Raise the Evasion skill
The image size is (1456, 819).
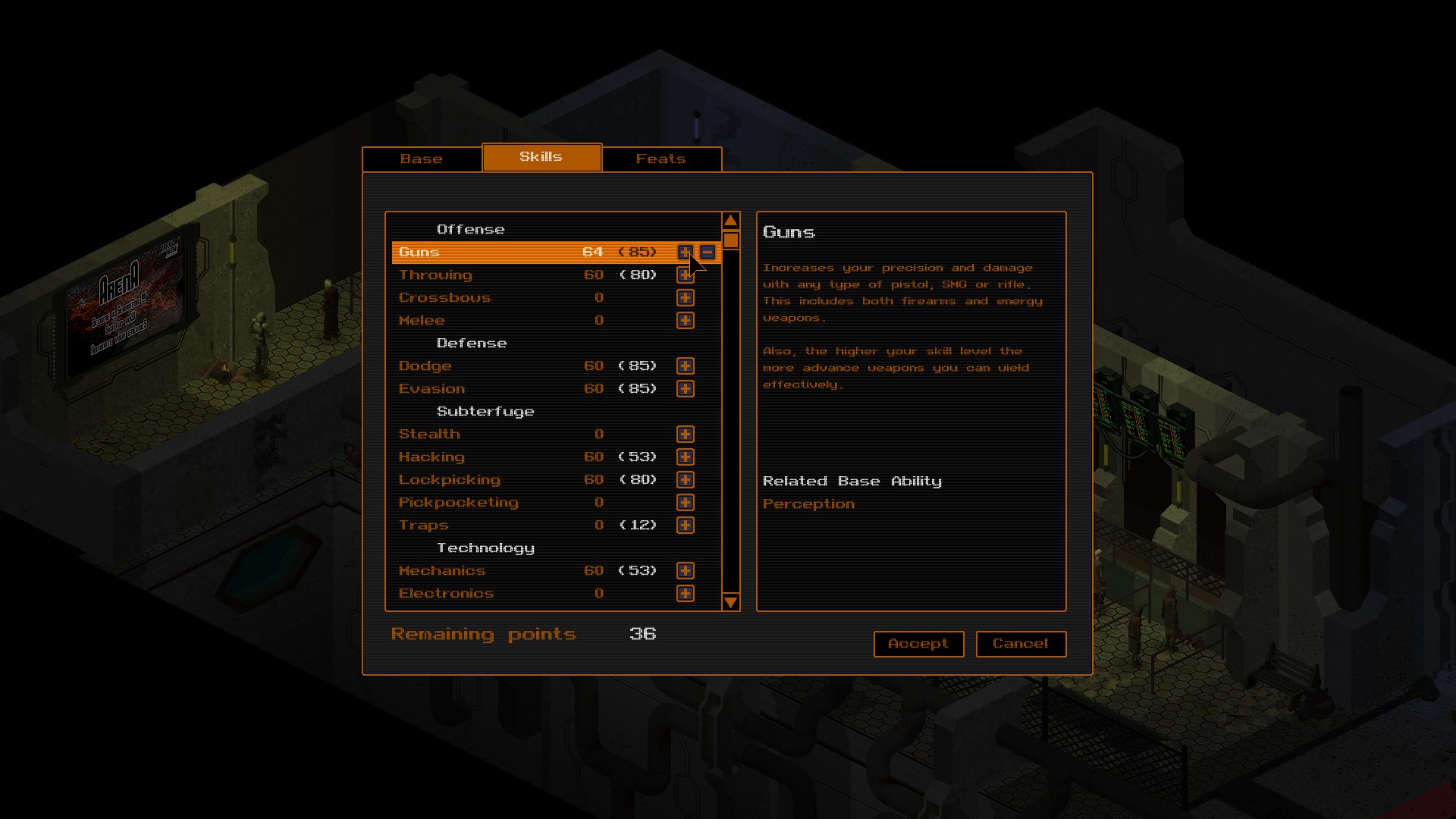[685, 388]
